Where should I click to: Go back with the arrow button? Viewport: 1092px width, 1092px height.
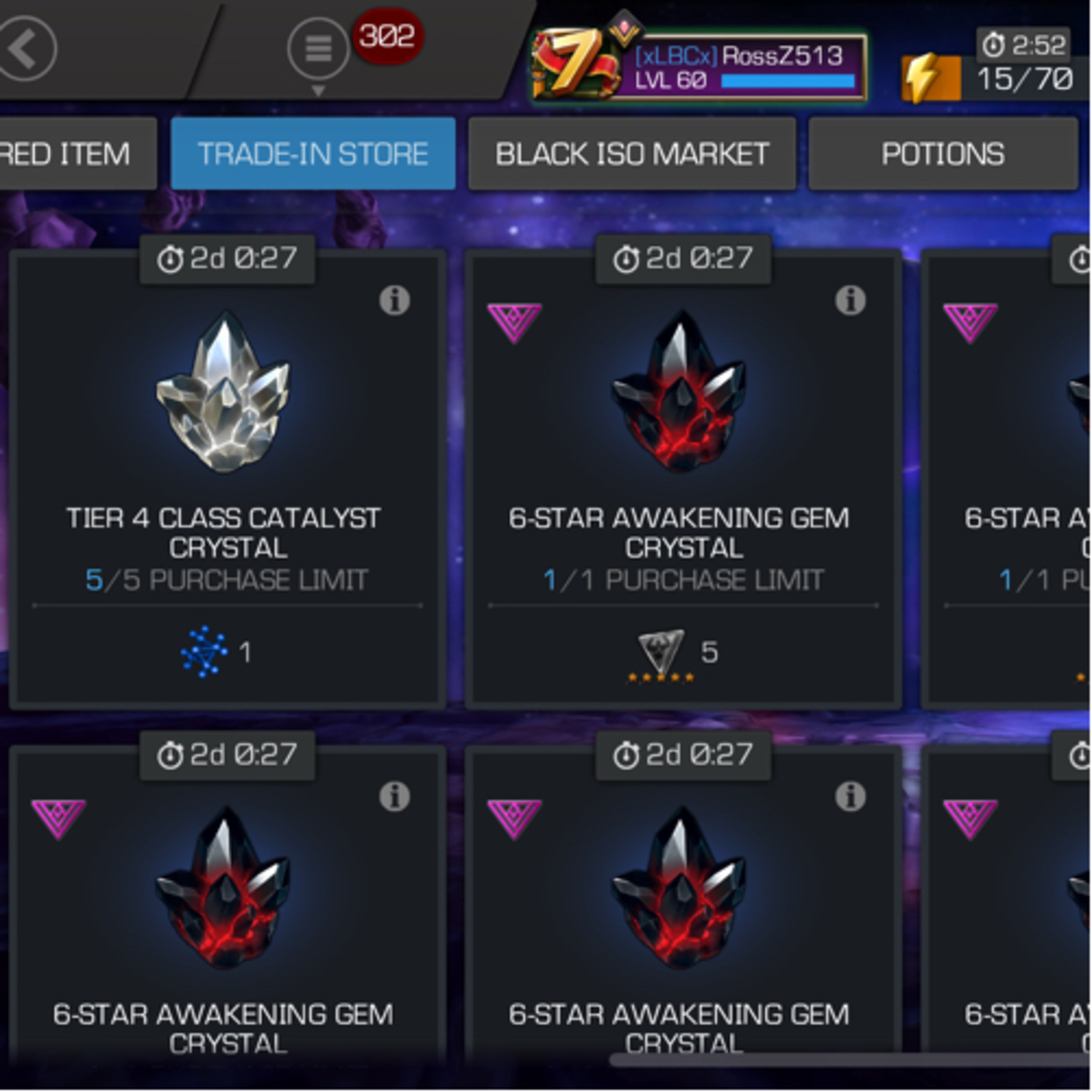click(27, 49)
